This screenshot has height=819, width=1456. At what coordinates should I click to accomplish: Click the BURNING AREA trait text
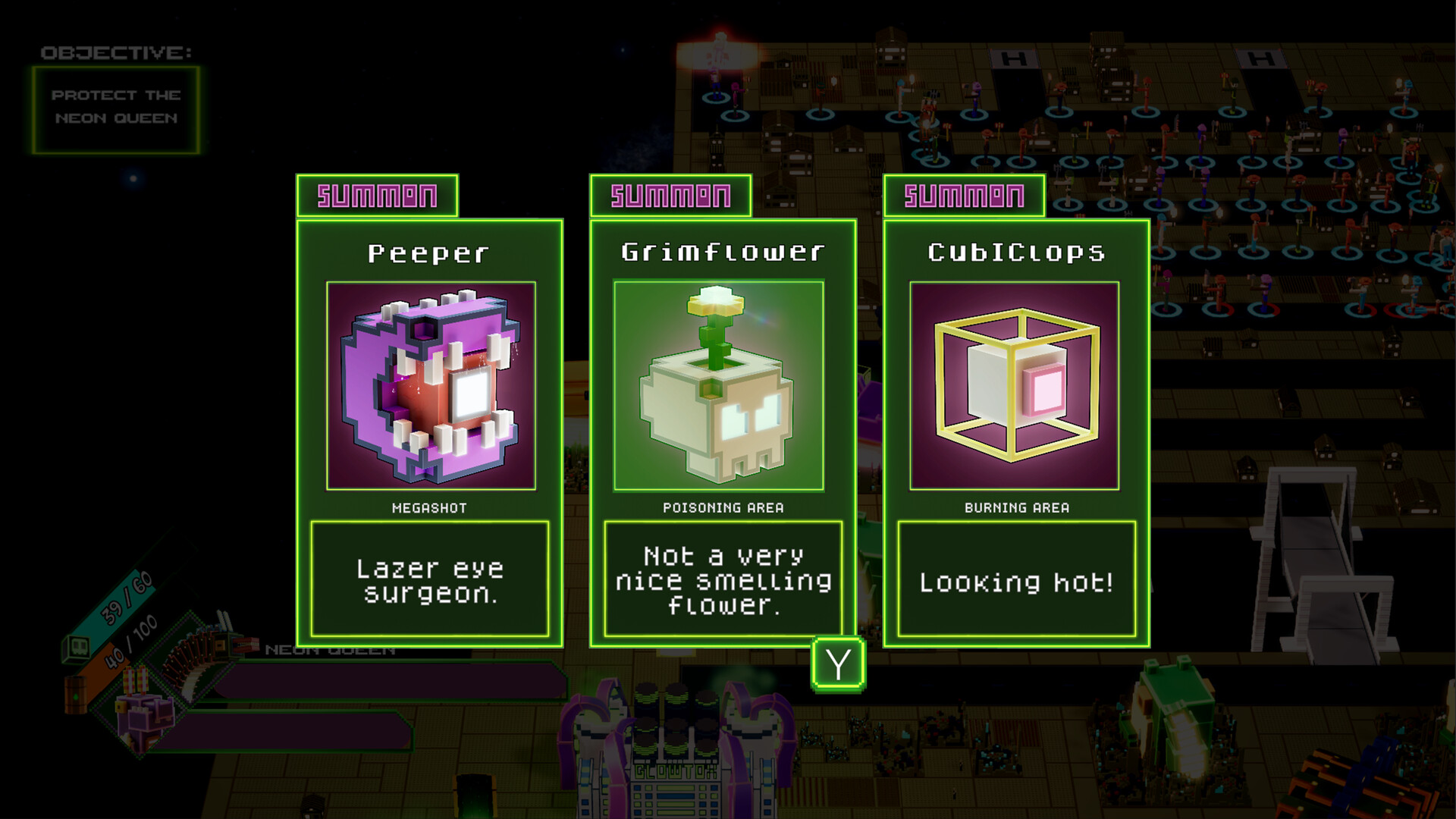click(x=1016, y=508)
